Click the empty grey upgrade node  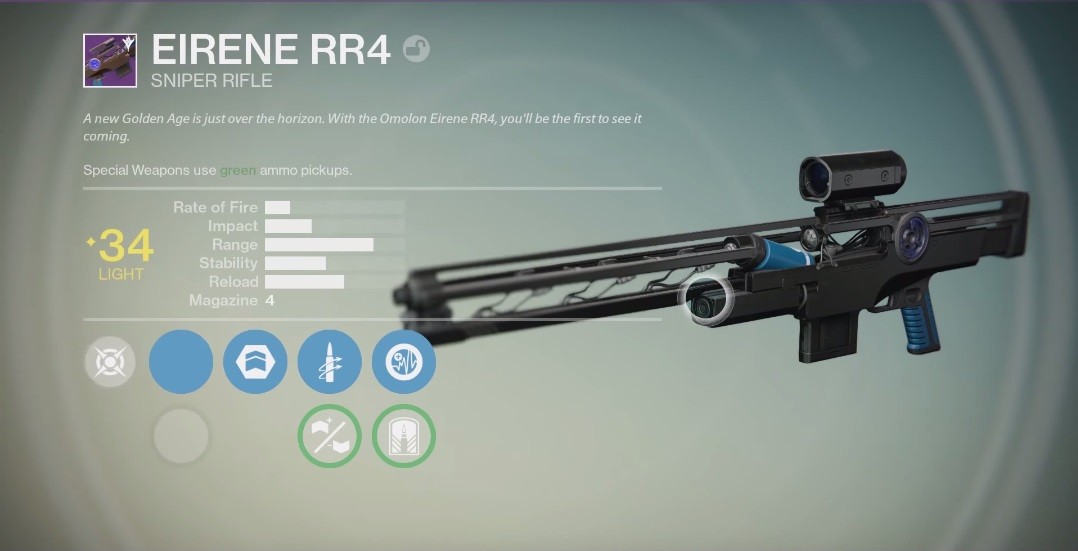pyautogui.click(x=181, y=436)
